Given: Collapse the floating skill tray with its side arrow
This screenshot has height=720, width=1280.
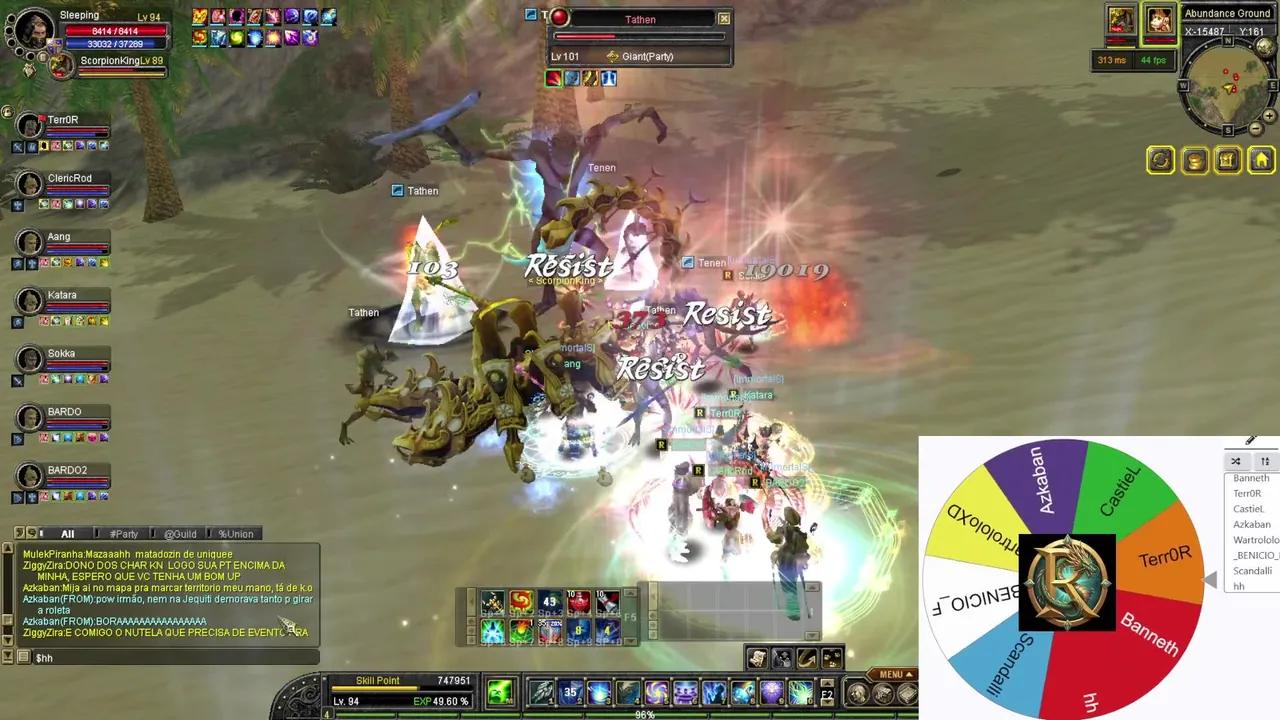Looking at the screenshot, I should coord(471,600).
